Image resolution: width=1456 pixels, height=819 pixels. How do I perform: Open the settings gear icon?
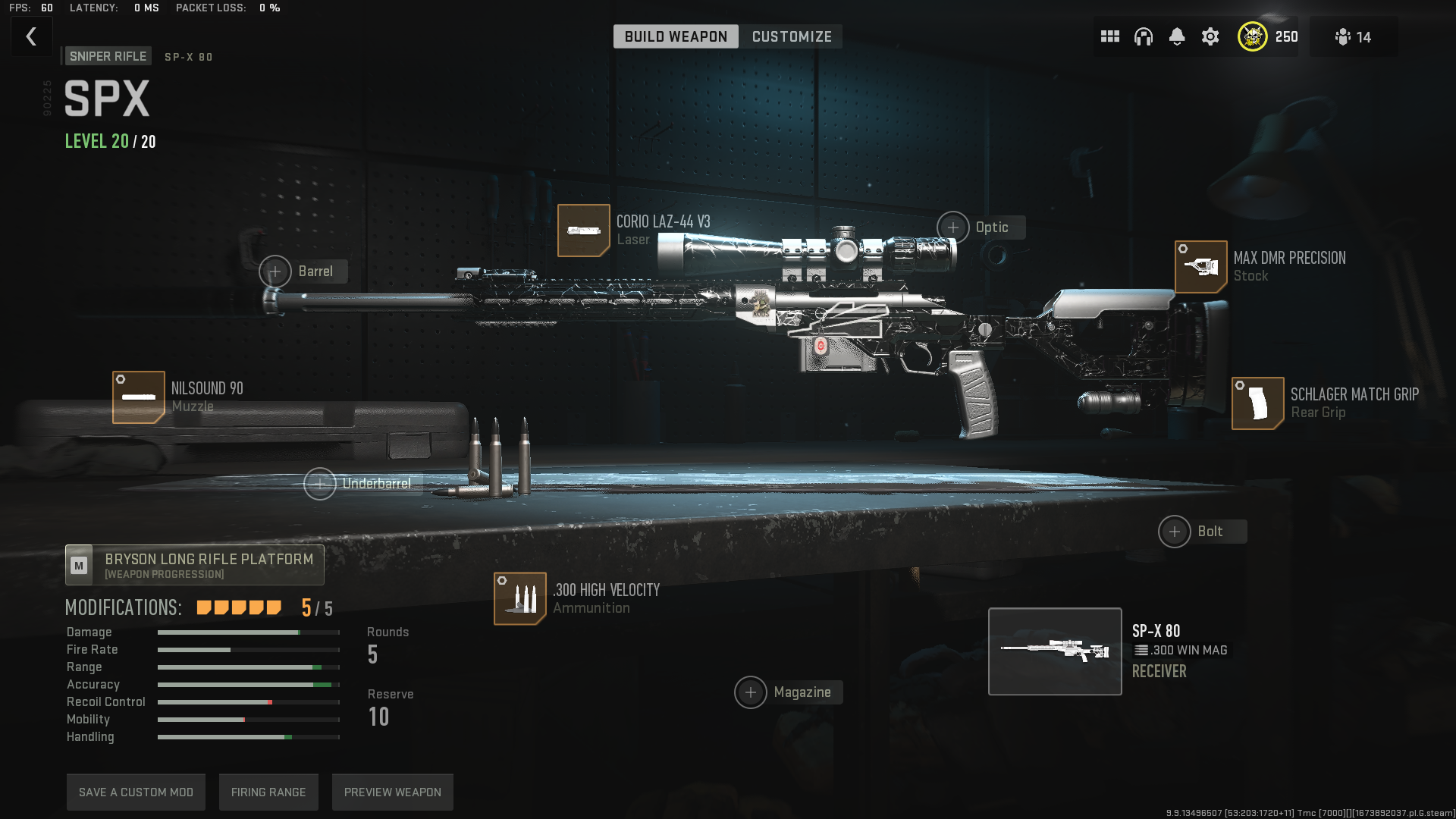(x=1210, y=36)
